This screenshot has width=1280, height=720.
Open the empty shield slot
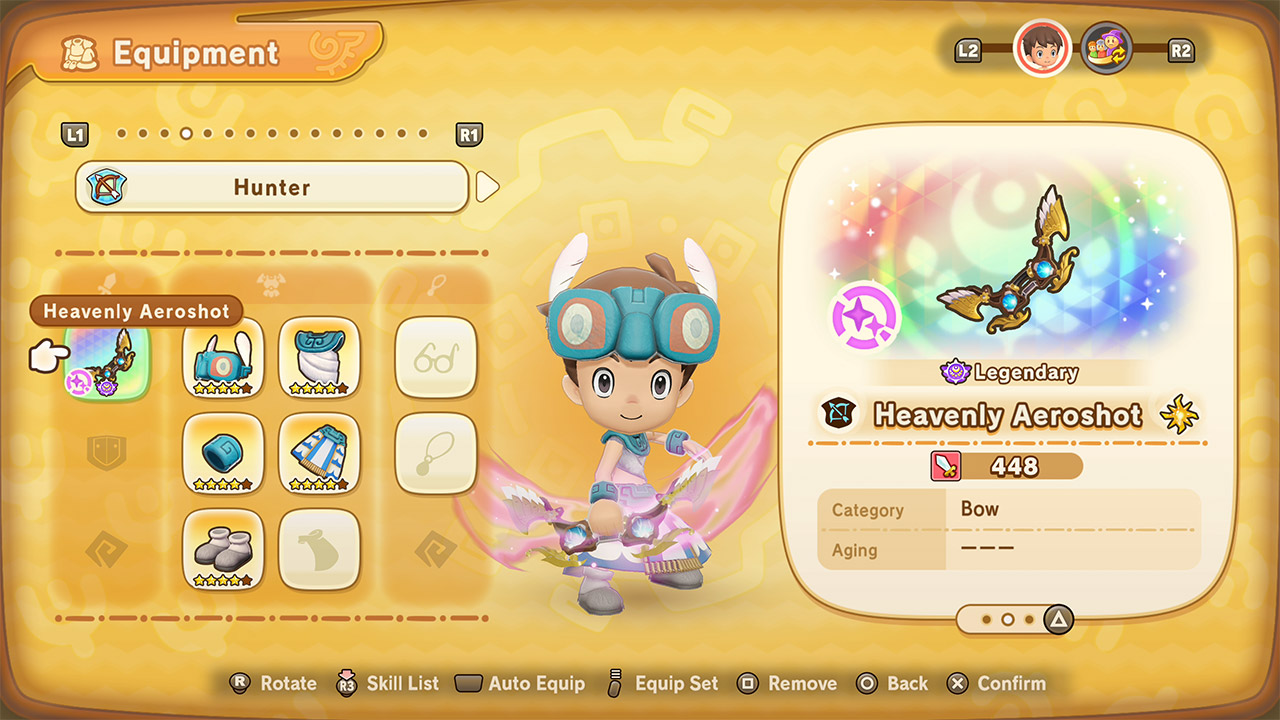(x=107, y=453)
